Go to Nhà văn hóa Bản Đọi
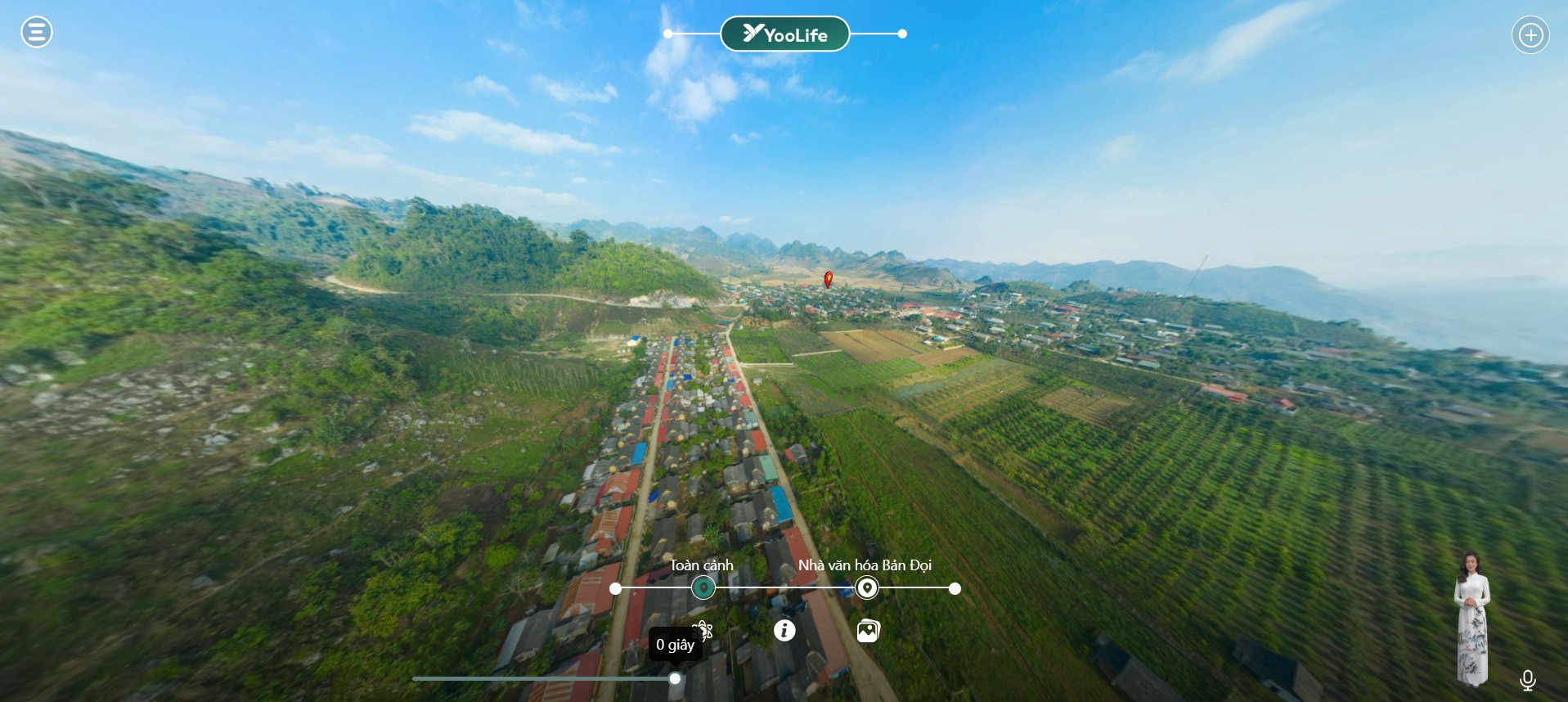The height and width of the screenshot is (702, 1568). [x=866, y=587]
